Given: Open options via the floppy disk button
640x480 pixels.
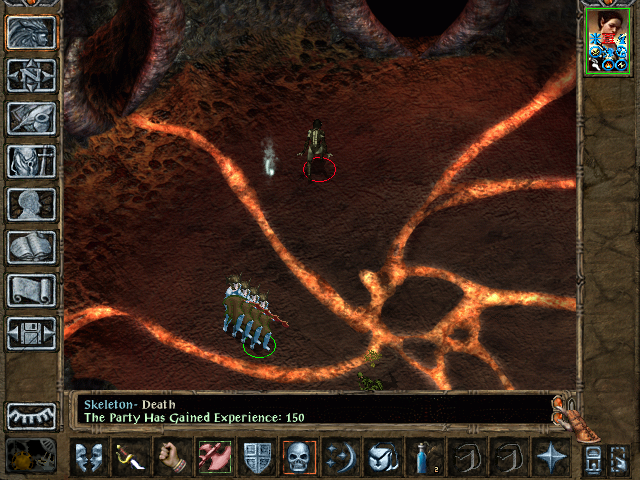Looking at the screenshot, I should coord(32,333).
